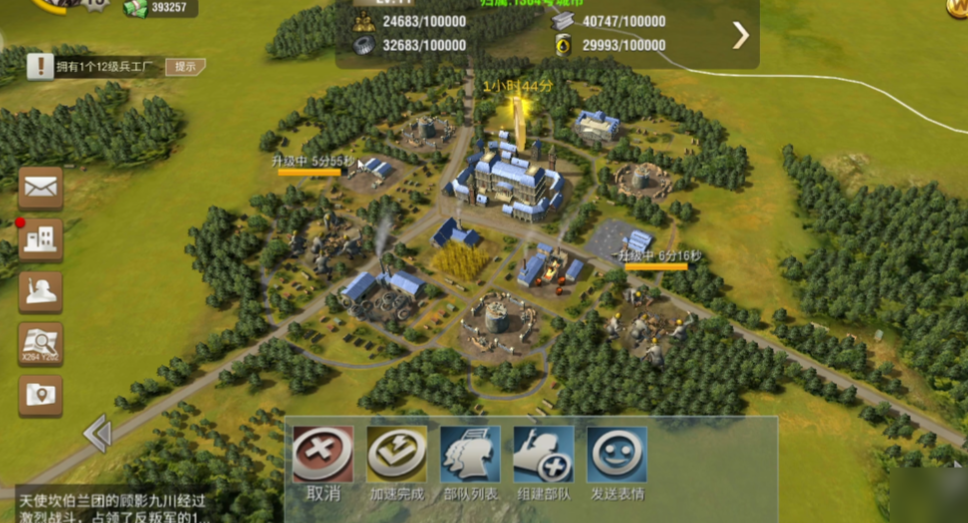The width and height of the screenshot is (968, 523).
Task: Open the mail envelope icon
Action: (41, 186)
